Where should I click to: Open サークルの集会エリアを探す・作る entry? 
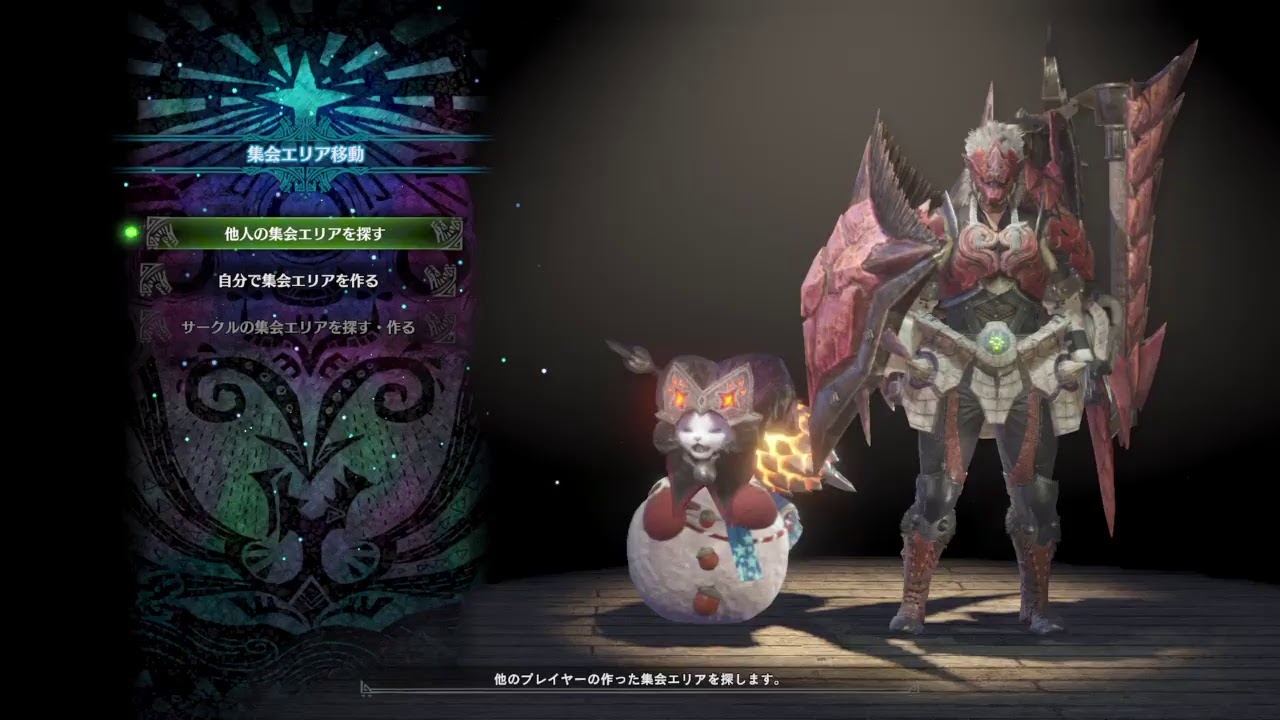click(x=298, y=327)
